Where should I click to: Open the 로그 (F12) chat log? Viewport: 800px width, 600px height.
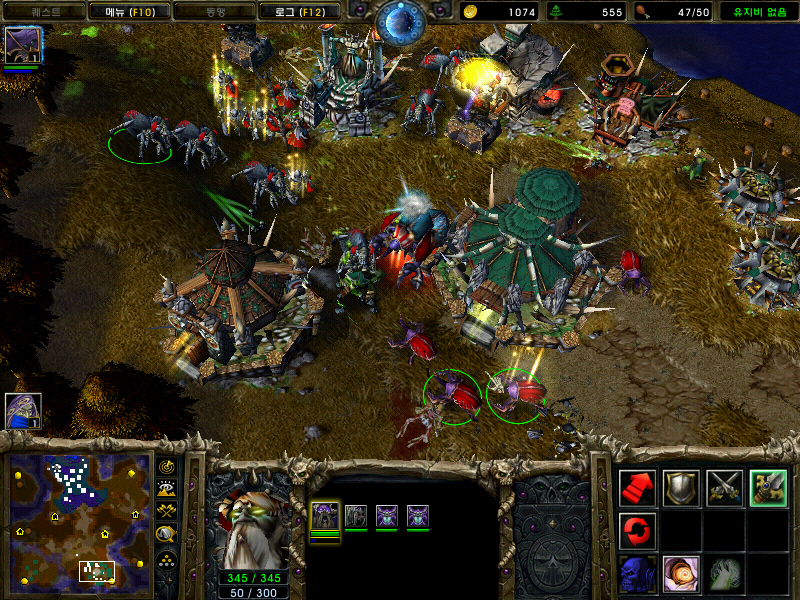[298, 12]
